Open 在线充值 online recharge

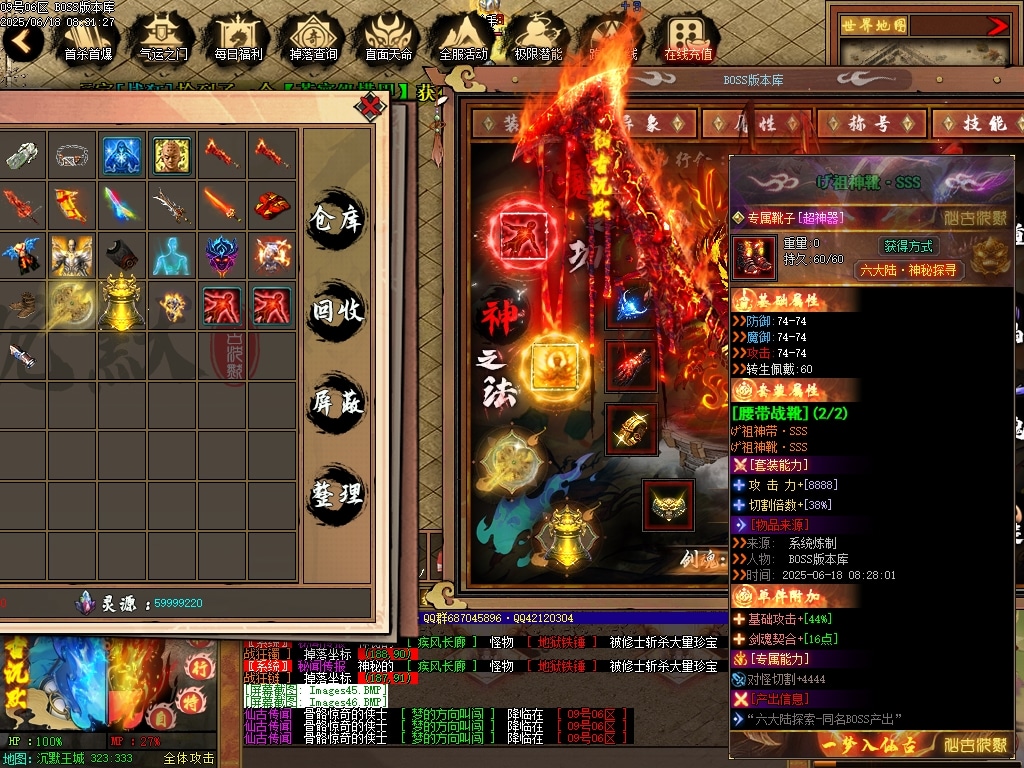tap(688, 38)
